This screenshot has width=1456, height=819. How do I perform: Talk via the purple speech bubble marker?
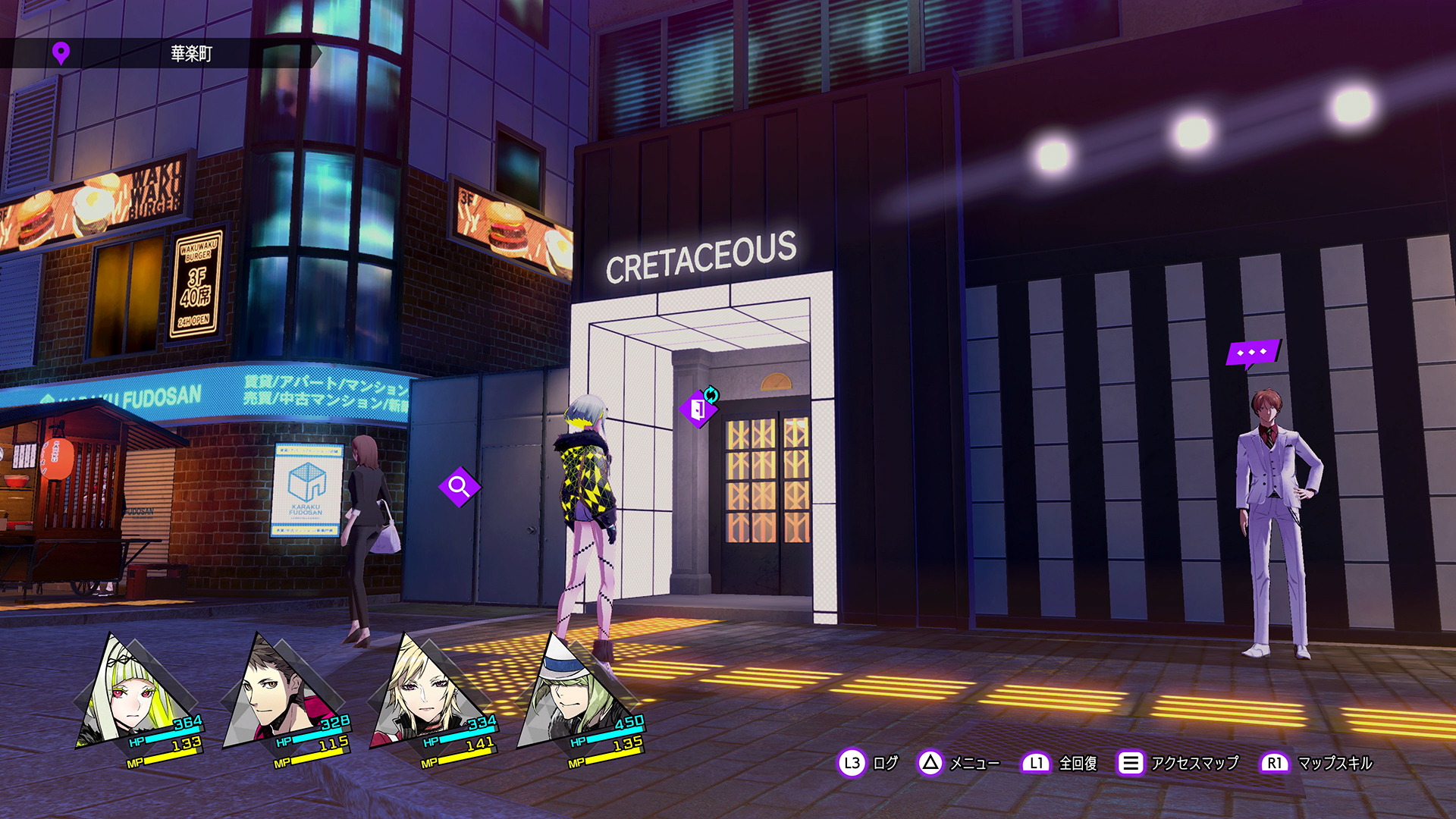(1252, 353)
